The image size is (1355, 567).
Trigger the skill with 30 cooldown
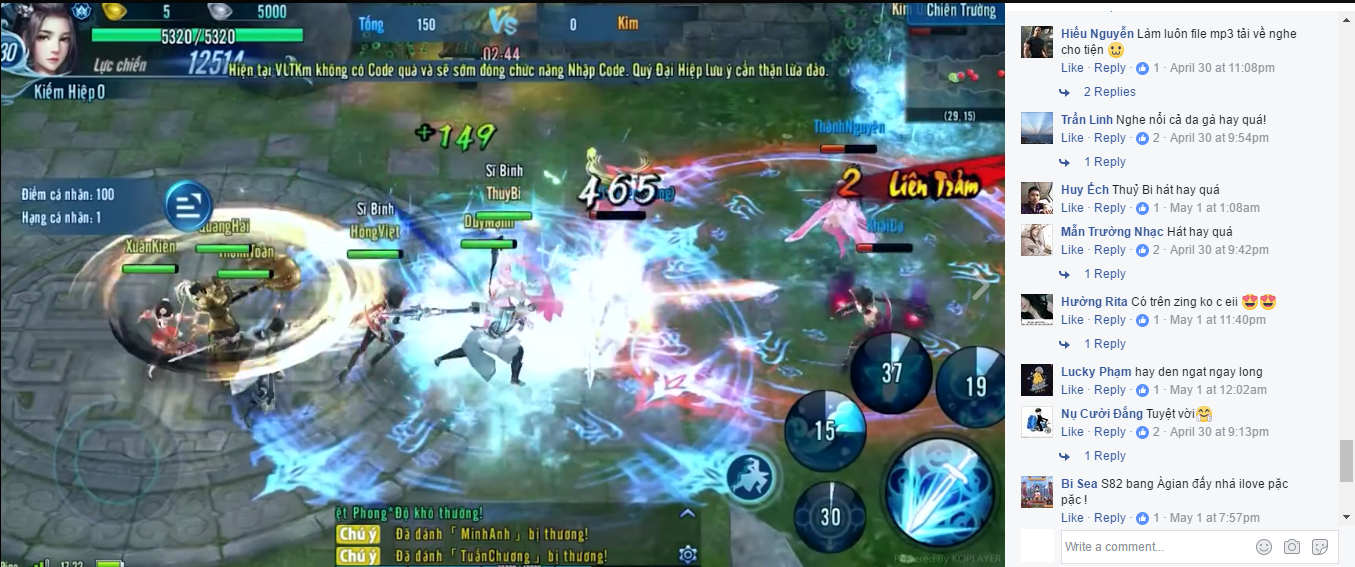(x=830, y=515)
